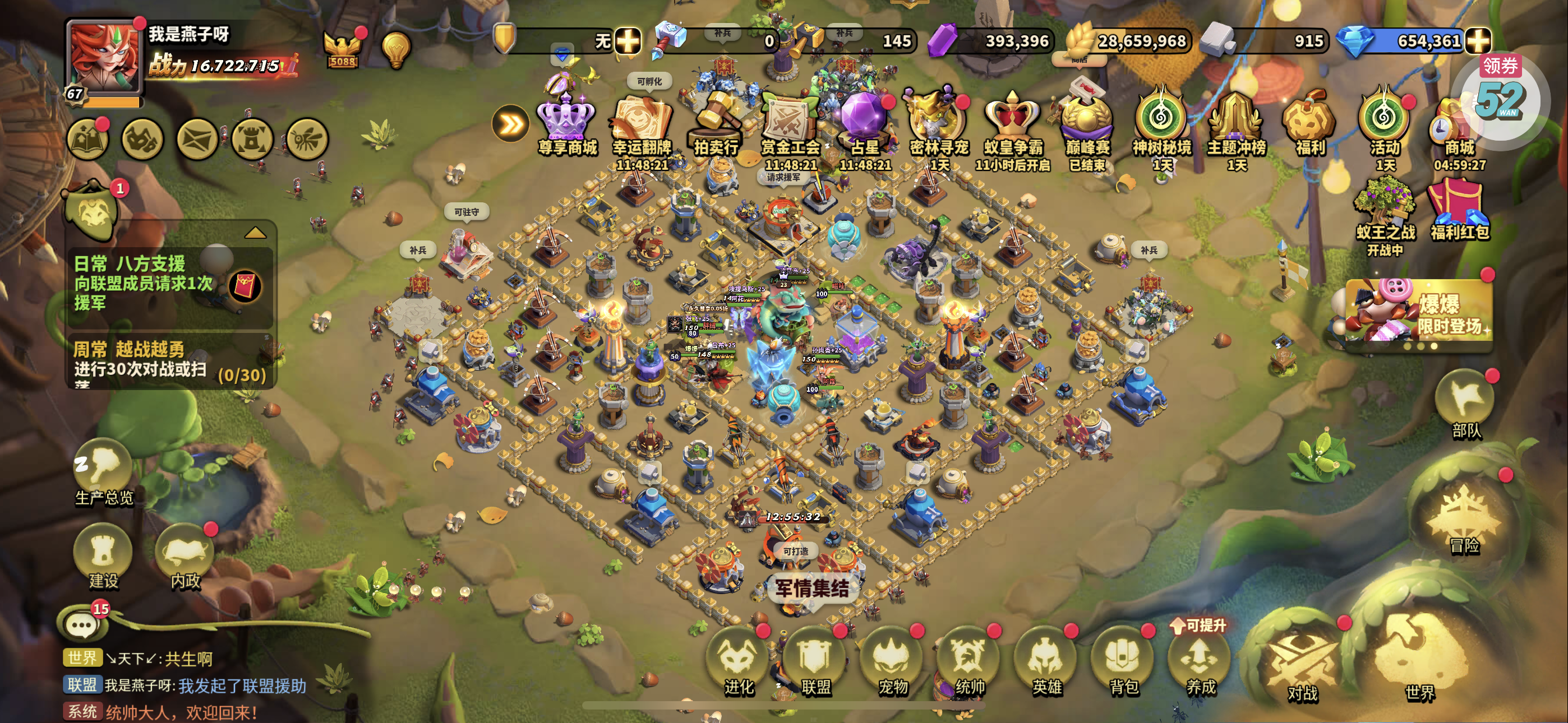Open the chat bubble with 15 messages
The width and height of the screenshot is (1568, 723).
click(81, 624)
